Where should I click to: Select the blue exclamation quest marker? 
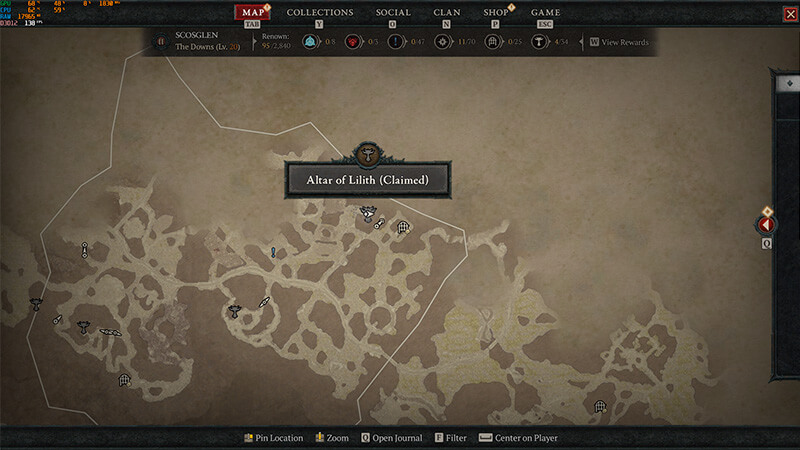(272, 253)
